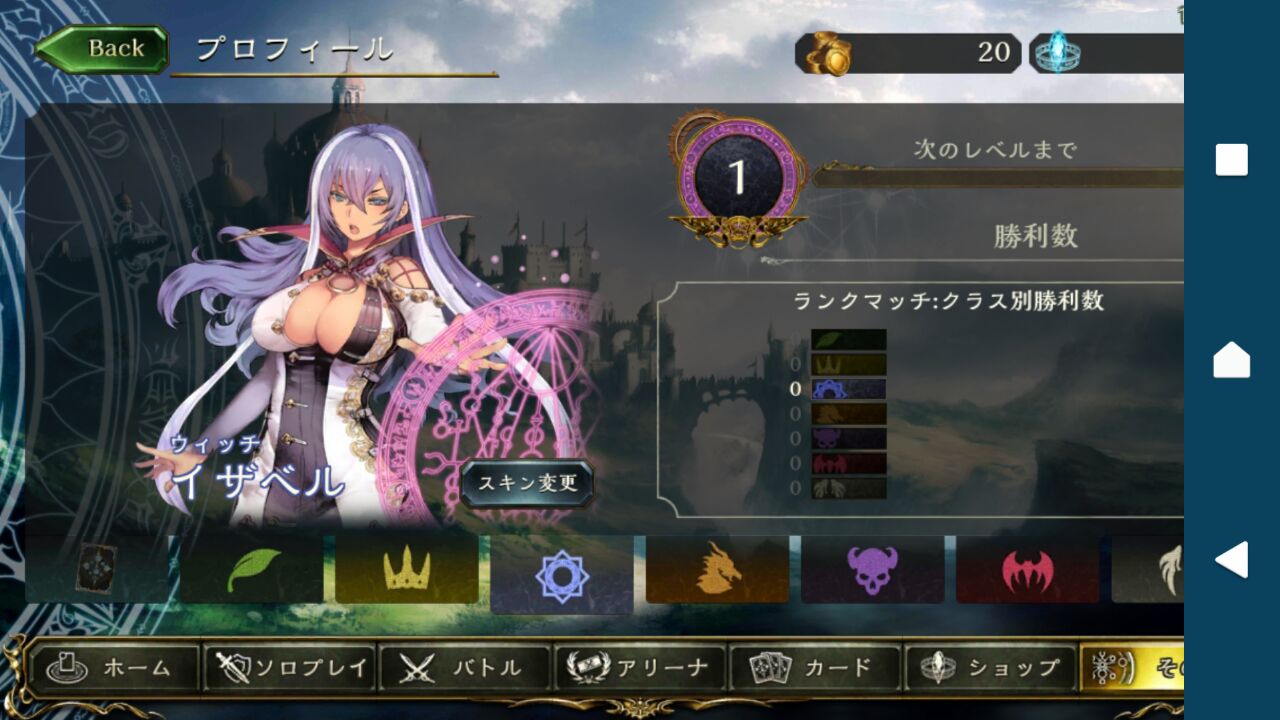1280x720 pixels.
Task: Pick the purple horned skull class tab
Action: pyautogui.click(x=872, y=570)
